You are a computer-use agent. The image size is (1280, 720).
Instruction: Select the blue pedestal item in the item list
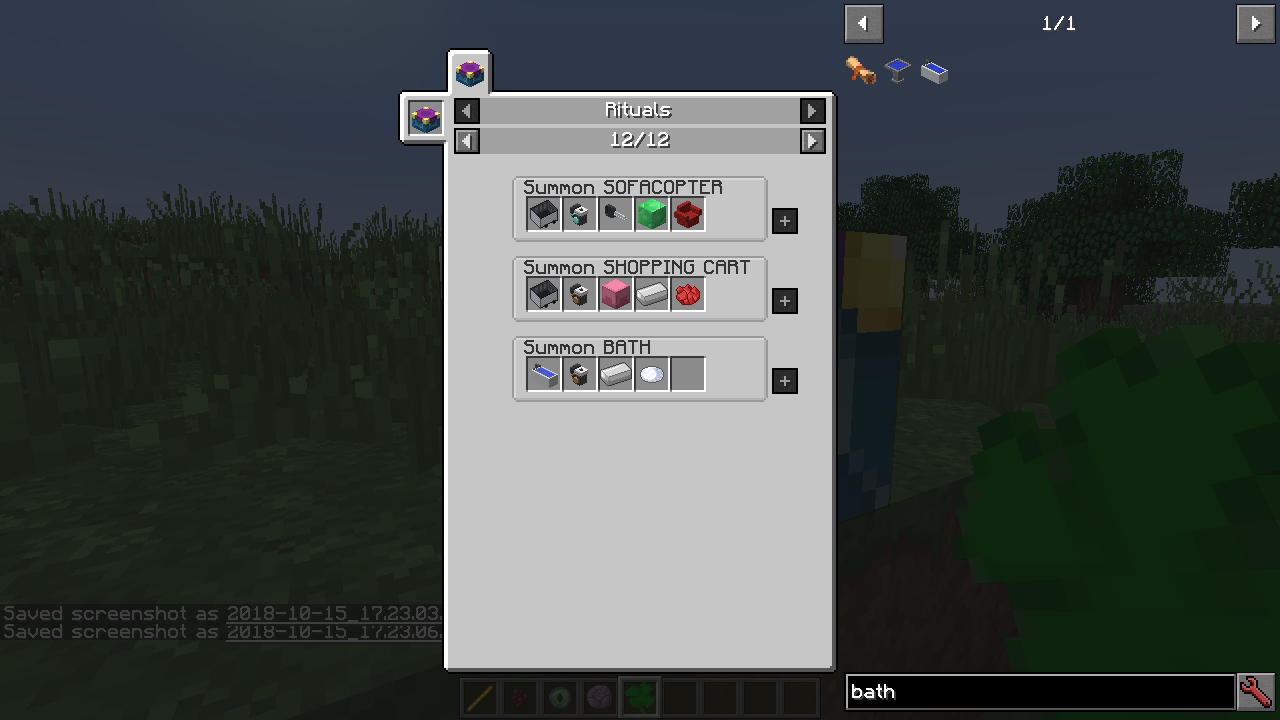(897, 70)
